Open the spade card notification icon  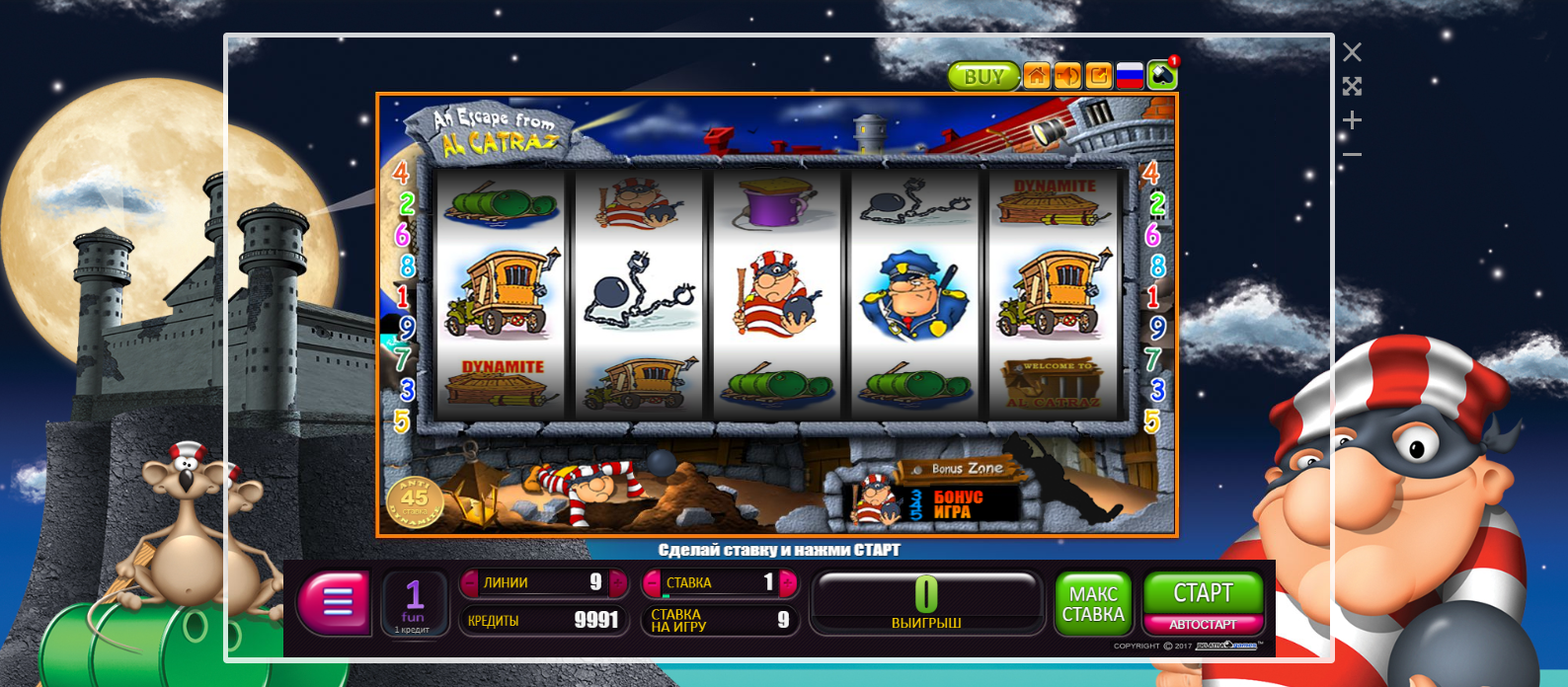(1162, 76)
